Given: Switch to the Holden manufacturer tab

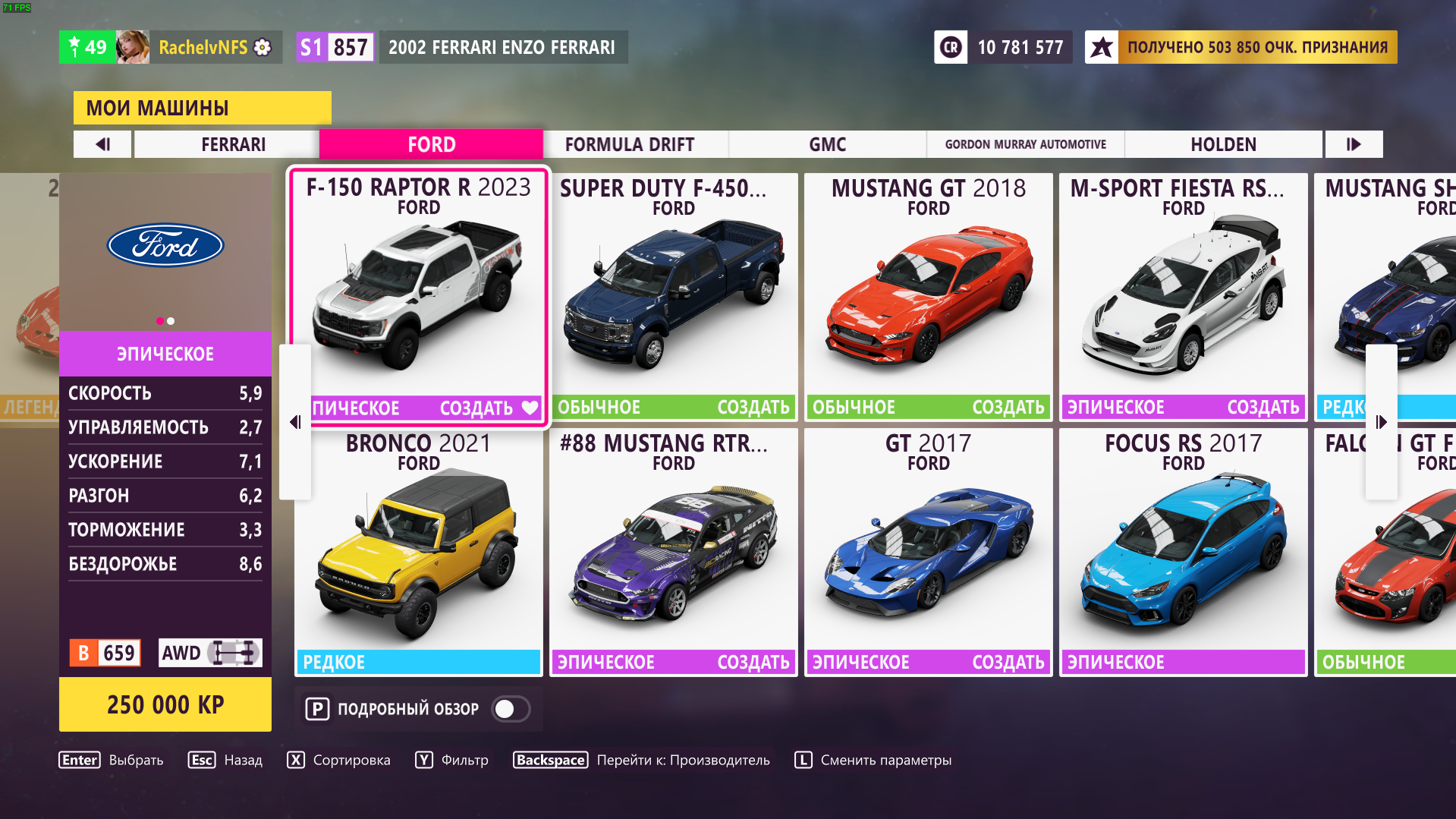Looking at the screenshot, I should 1223,144.
